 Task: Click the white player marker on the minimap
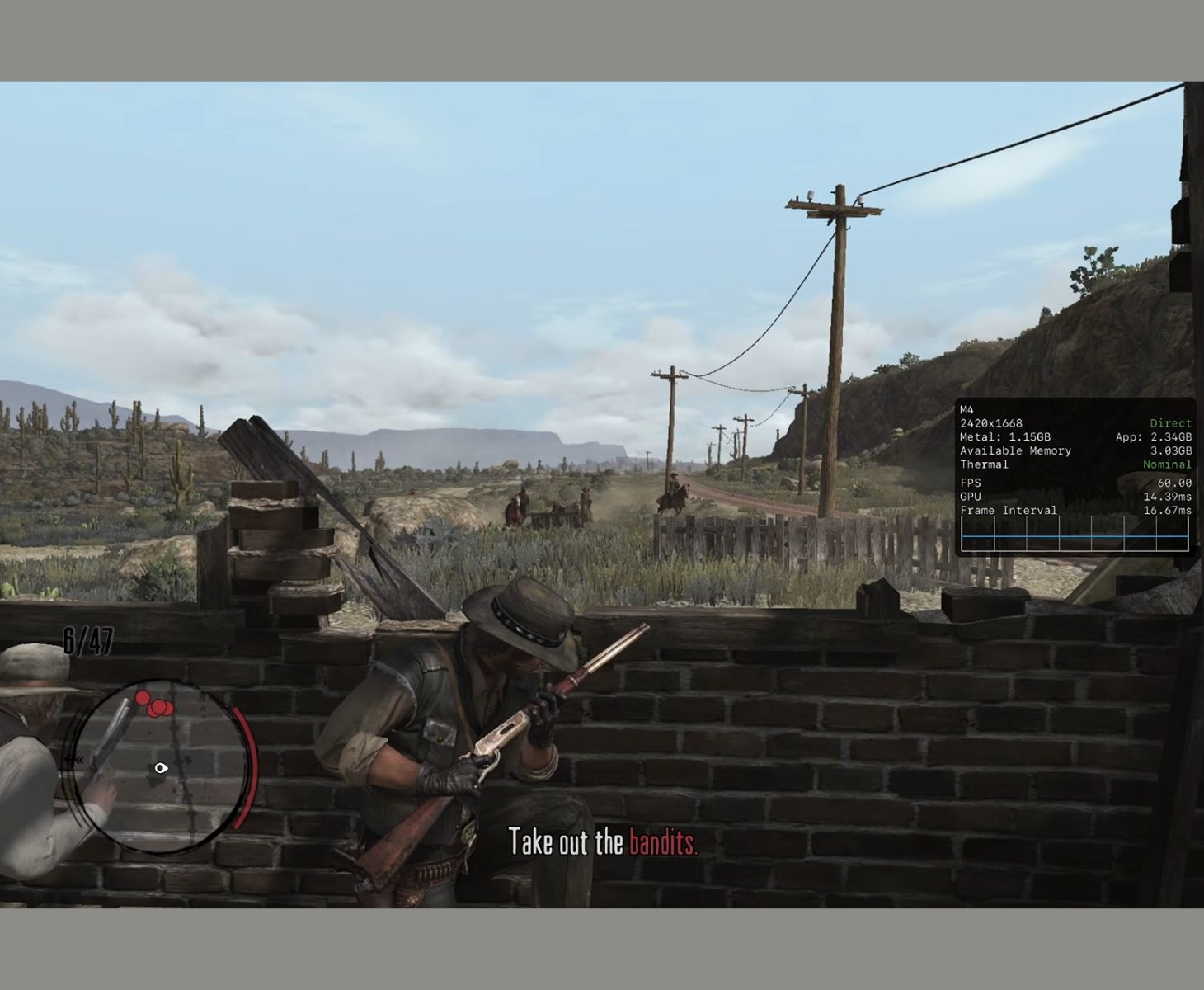pos(161,768)
